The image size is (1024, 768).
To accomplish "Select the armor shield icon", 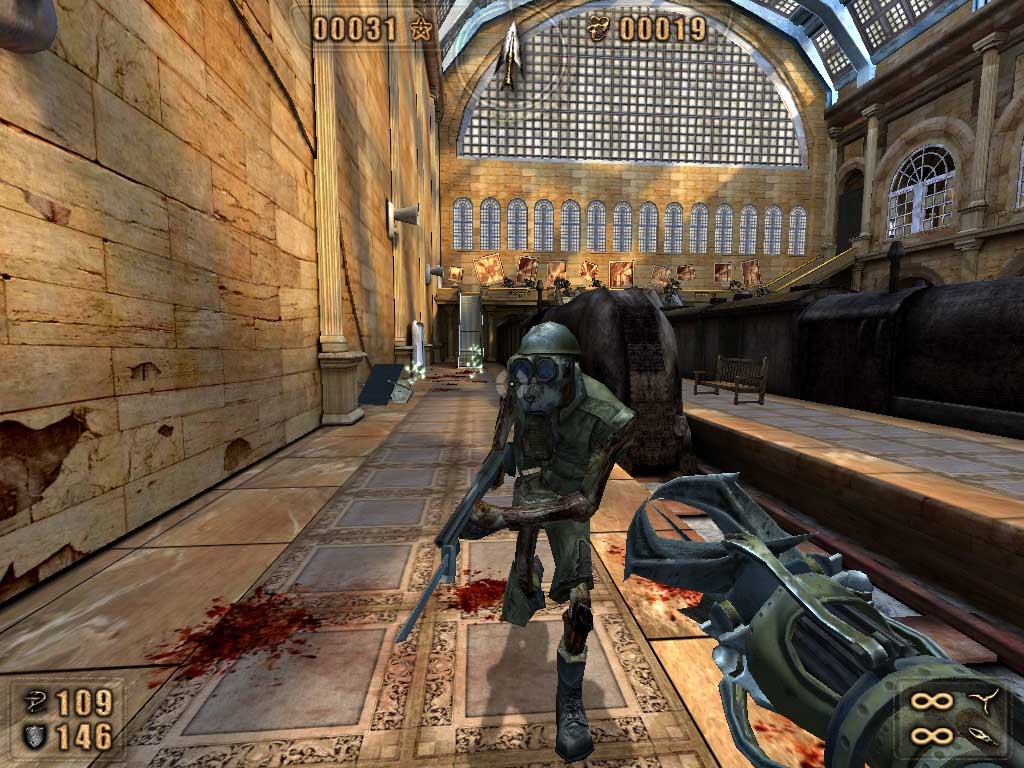I will [33, 738].
